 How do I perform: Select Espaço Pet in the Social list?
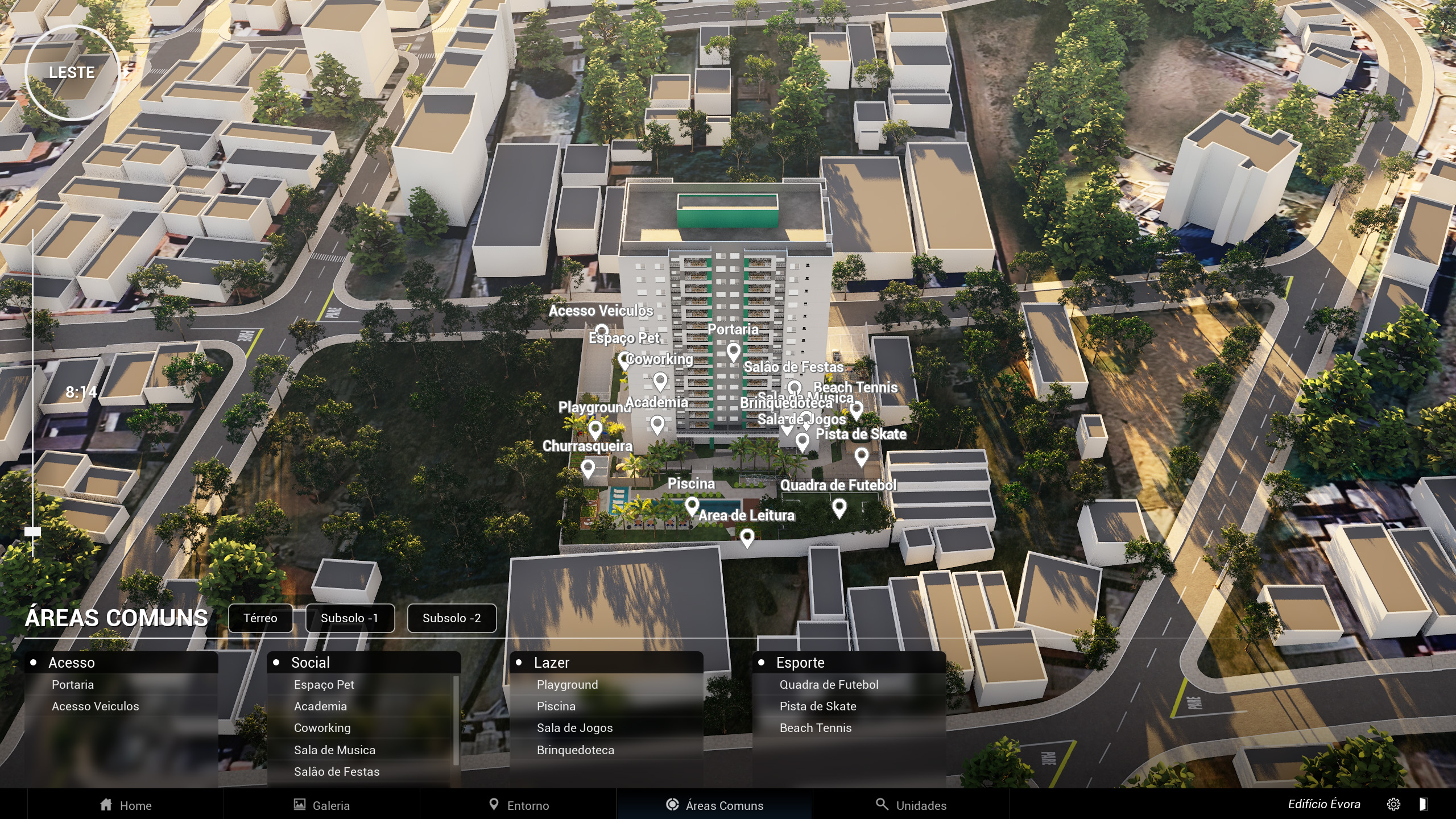(x=324, y=685)
